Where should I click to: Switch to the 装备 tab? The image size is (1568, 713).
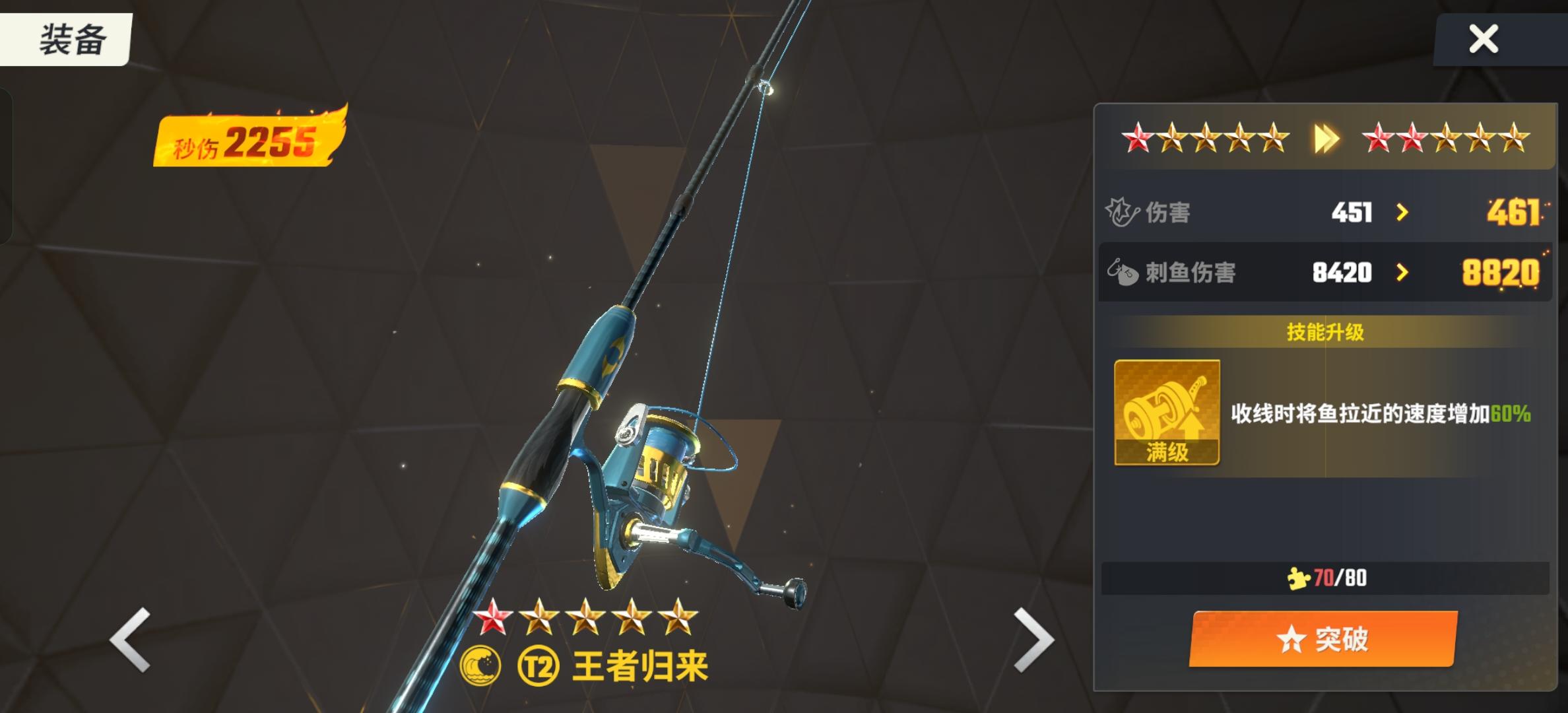tap(66, 38)
